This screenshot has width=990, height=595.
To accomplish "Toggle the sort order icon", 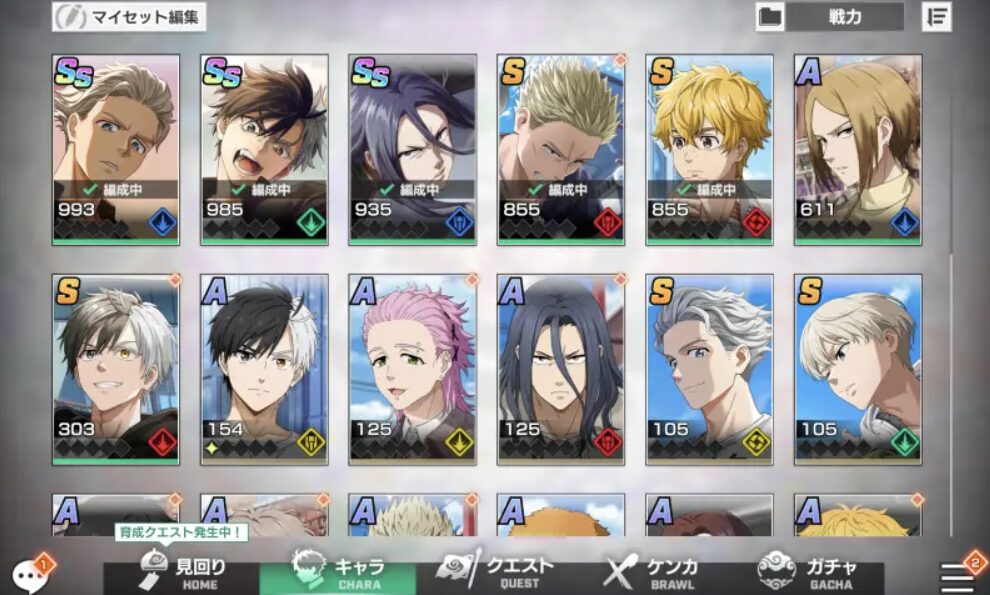I will [x=937, y=17].
